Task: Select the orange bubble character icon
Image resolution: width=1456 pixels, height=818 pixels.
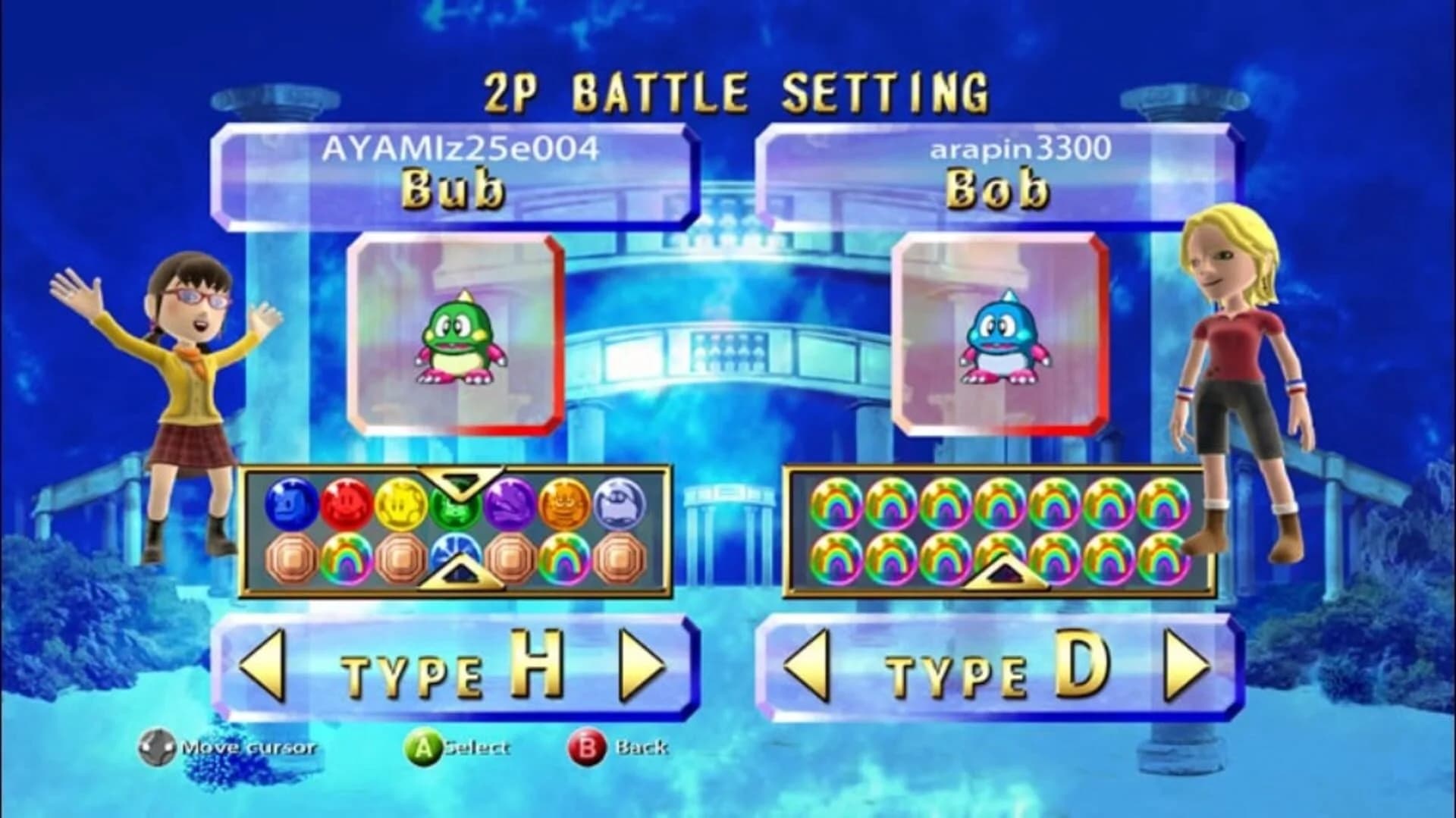Action: coord(563,503)
